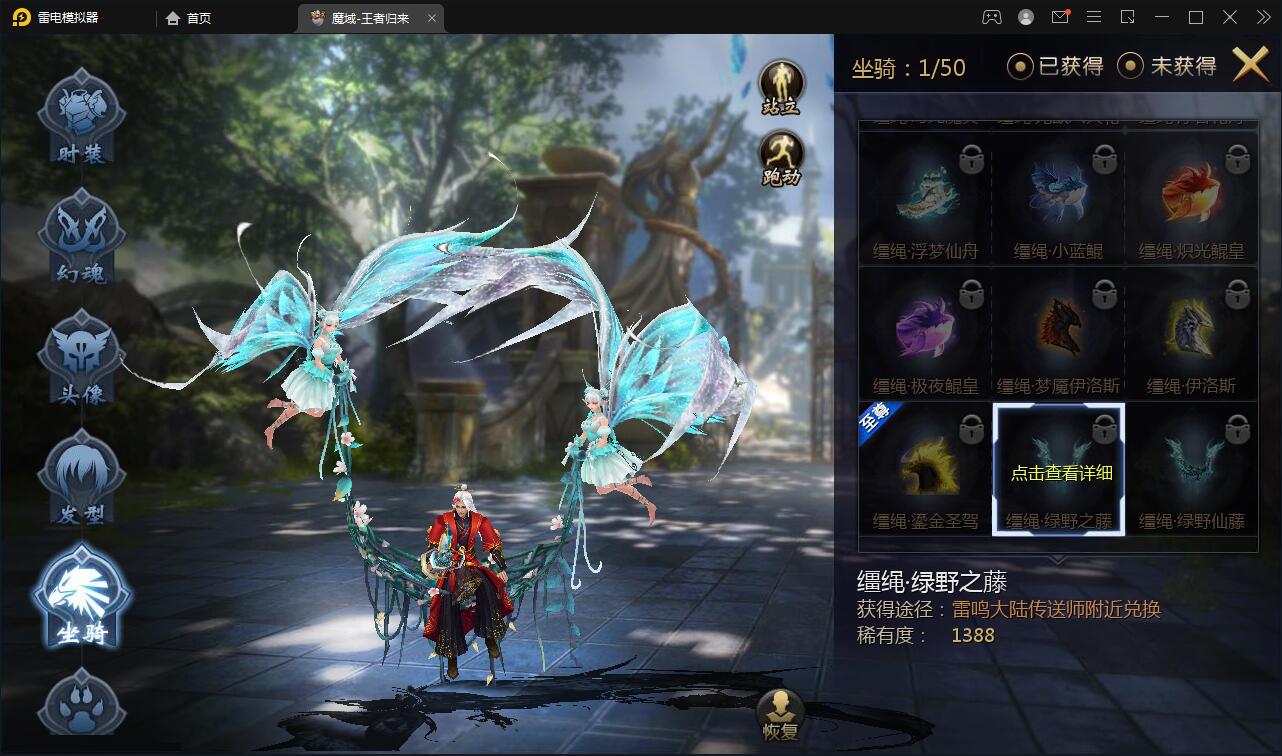Viewport: 1282px width, 756px height.
Task: Click the 恢复 restore button
Action: (779, 714)
